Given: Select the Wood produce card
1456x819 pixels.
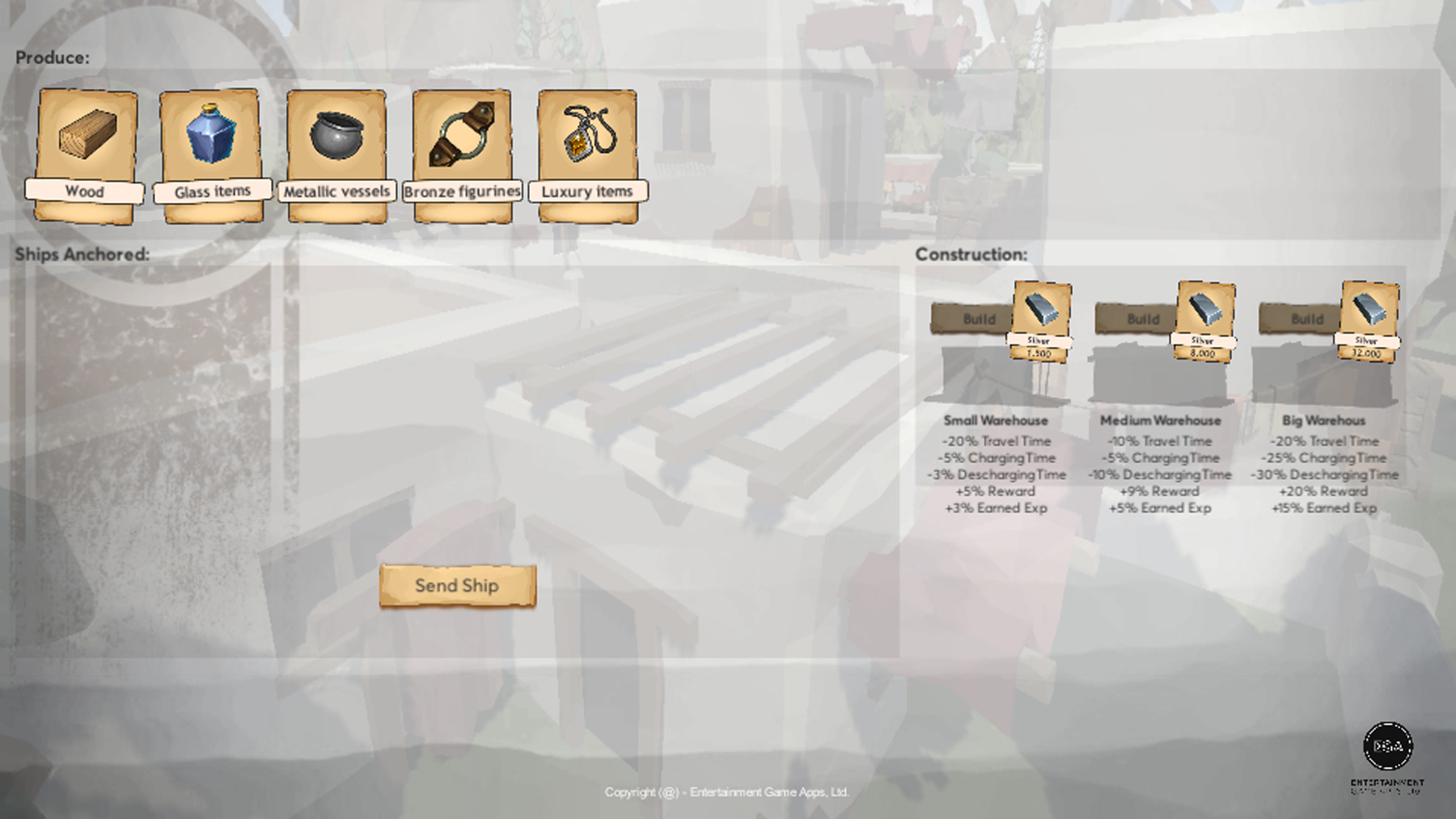Looking at the screenshot, I should coord(86,154).
